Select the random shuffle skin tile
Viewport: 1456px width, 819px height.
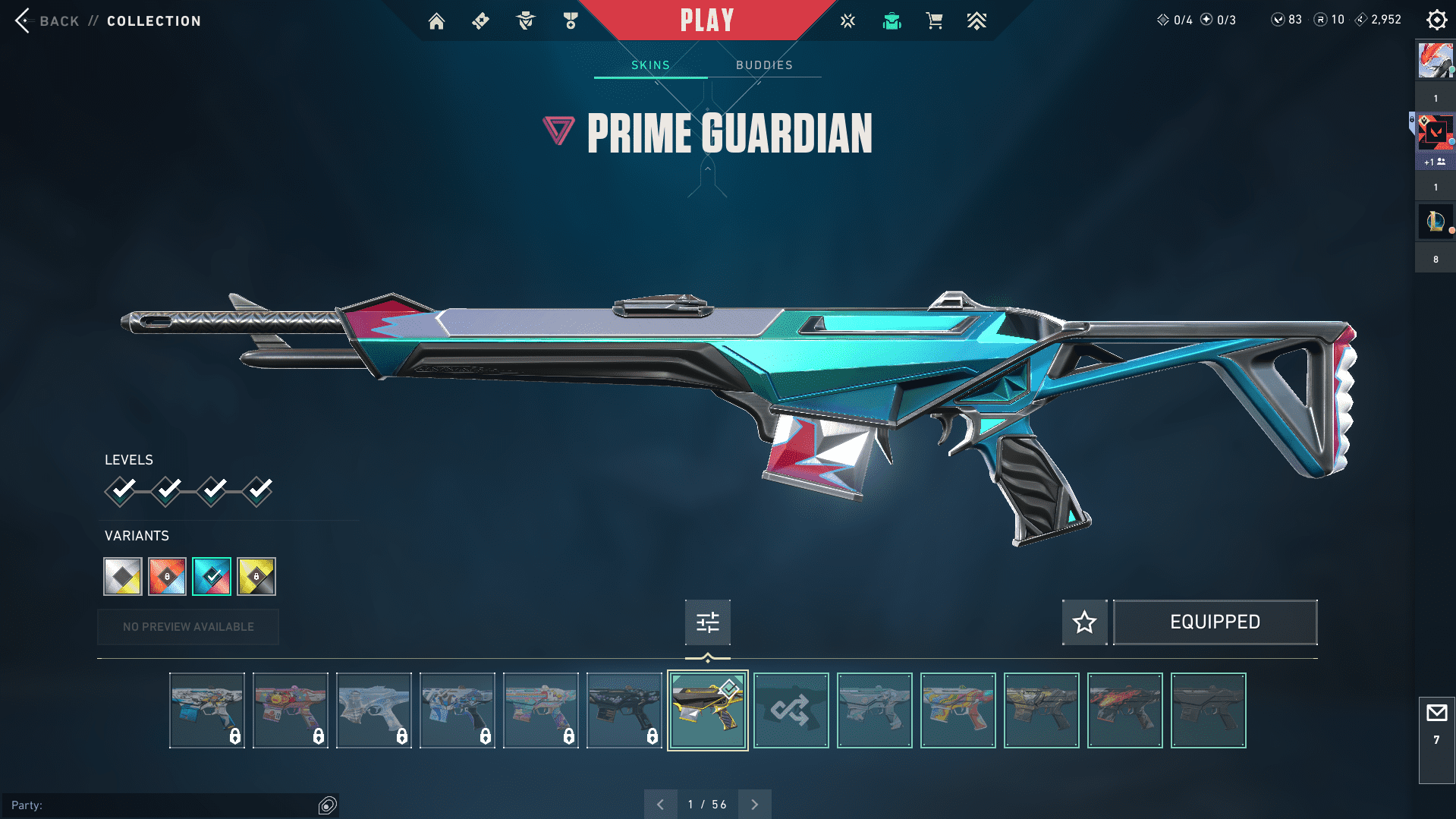click(x=791, y=710)
